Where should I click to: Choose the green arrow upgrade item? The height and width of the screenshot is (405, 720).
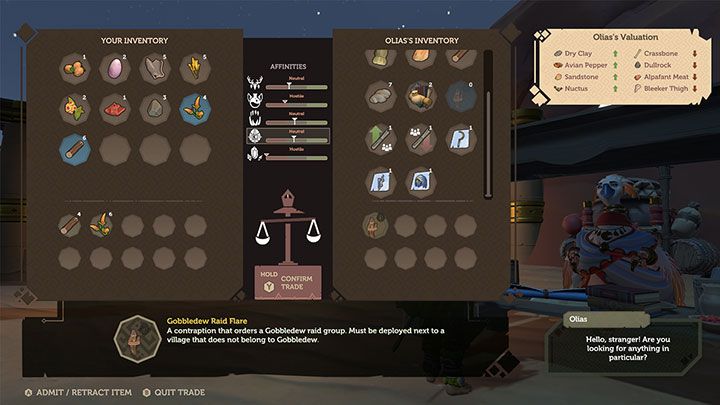pos(380,138)
